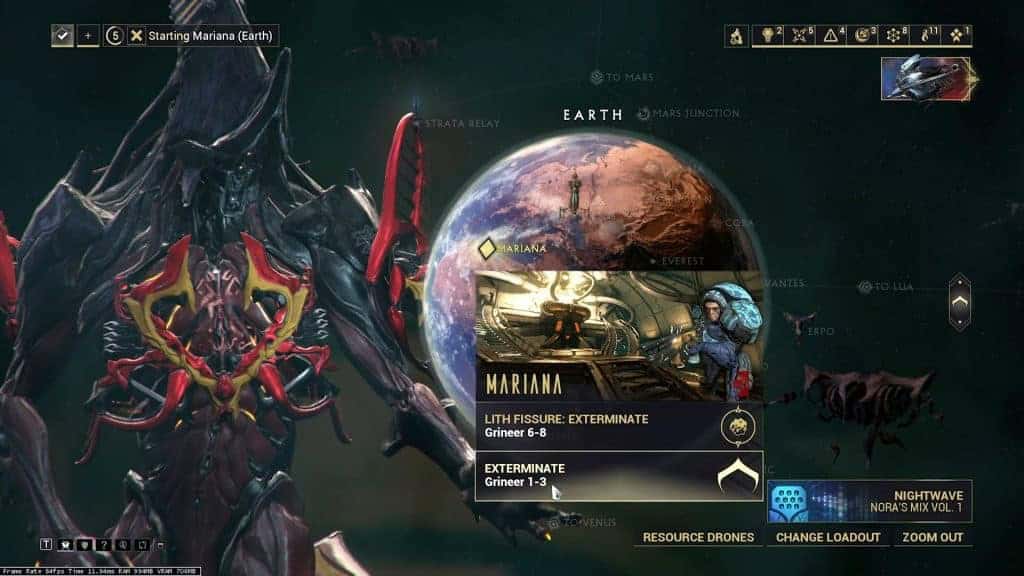Screen dimensions: 1024x576
Task: Click the checkmark ready button
Action: point(63,36)
